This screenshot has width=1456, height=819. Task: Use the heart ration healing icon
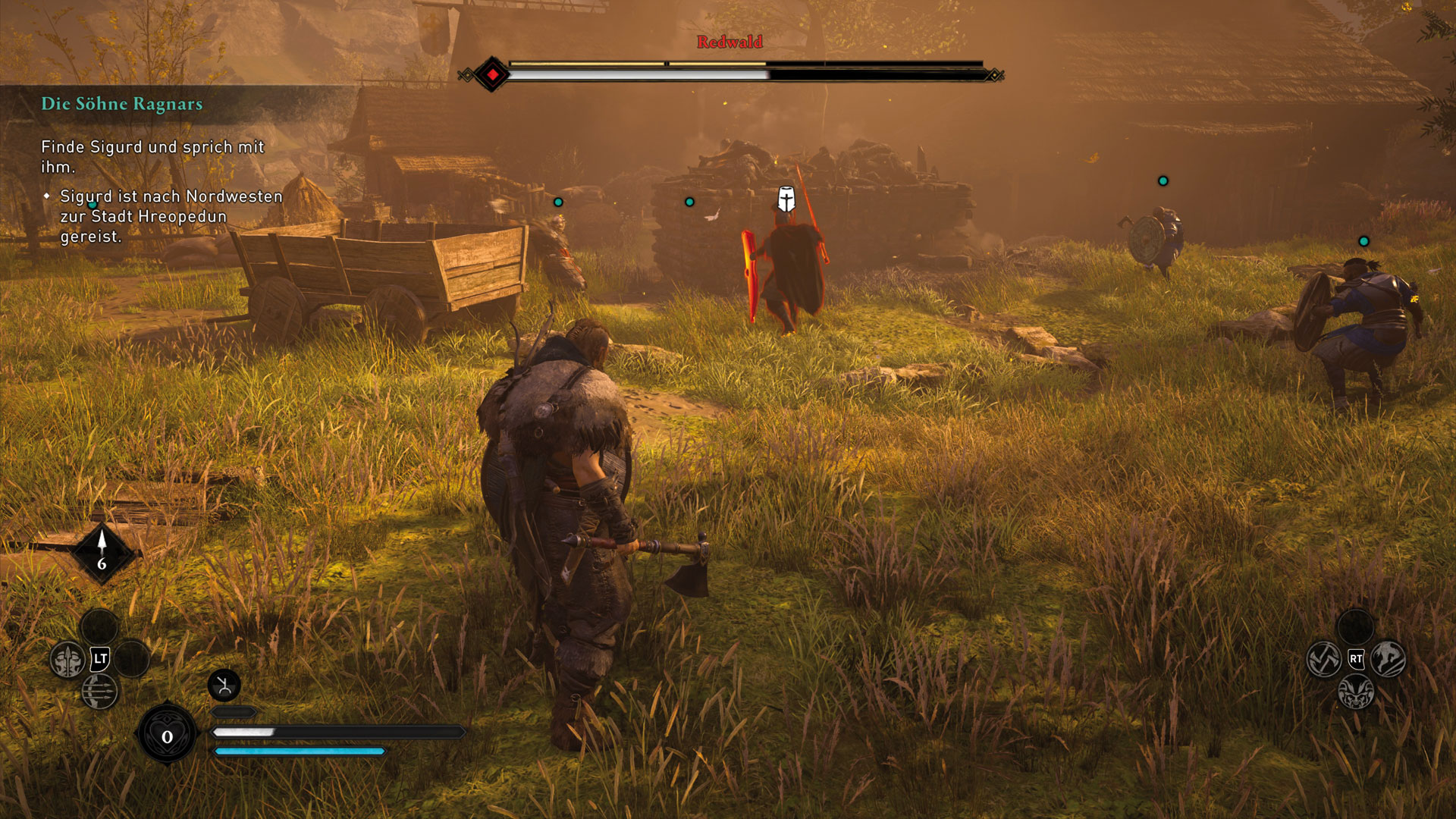point(167,736)
